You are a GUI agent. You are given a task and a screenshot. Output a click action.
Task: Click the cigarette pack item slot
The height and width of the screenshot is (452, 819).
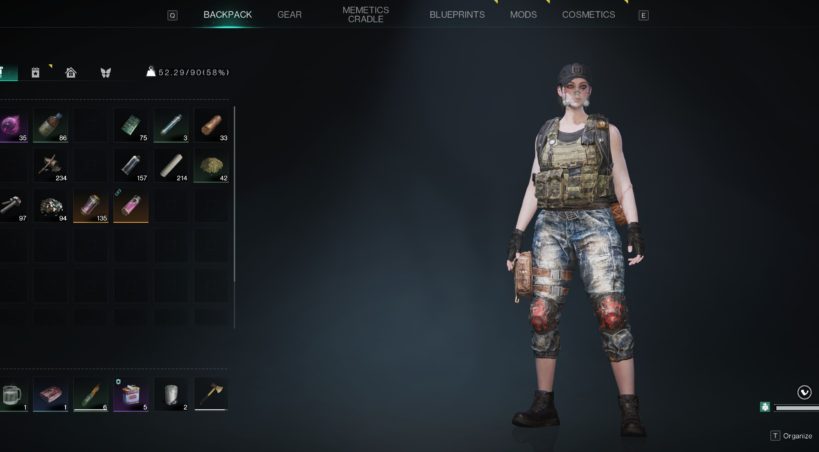tap(131, 394)
